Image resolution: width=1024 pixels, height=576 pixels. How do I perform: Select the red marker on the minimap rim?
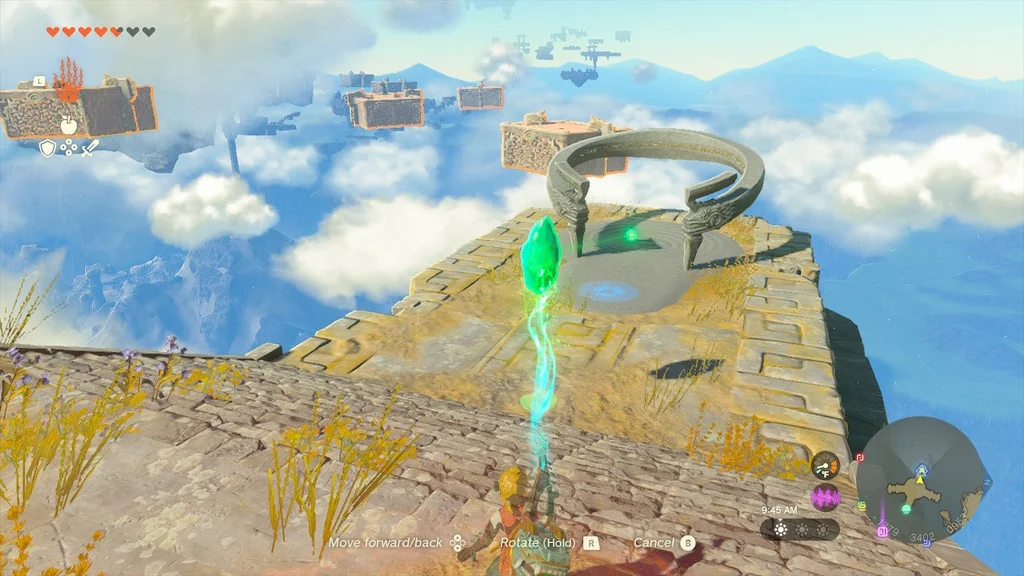(860, 457)
